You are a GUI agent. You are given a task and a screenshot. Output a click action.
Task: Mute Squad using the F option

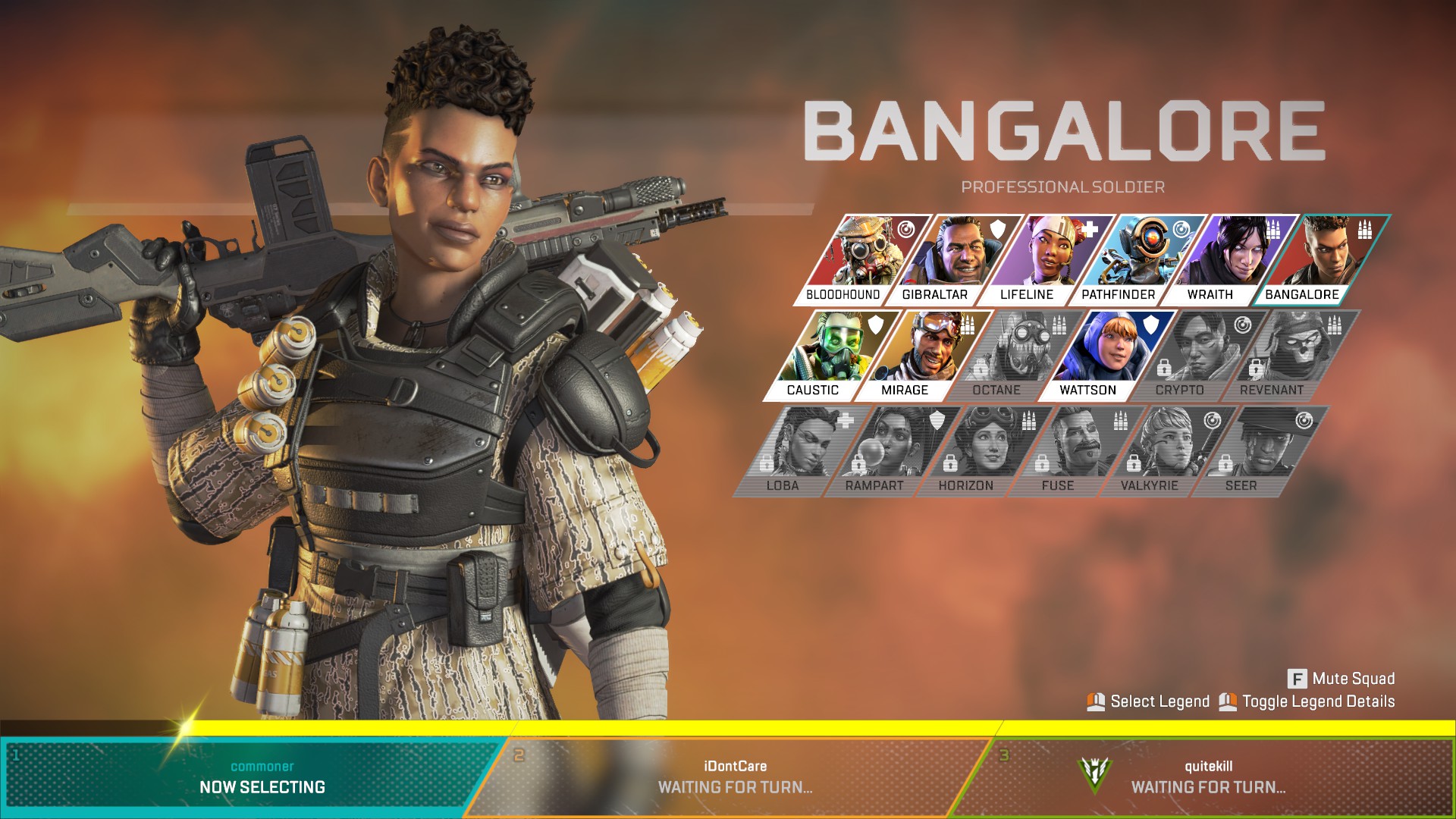pos(1342,679)
